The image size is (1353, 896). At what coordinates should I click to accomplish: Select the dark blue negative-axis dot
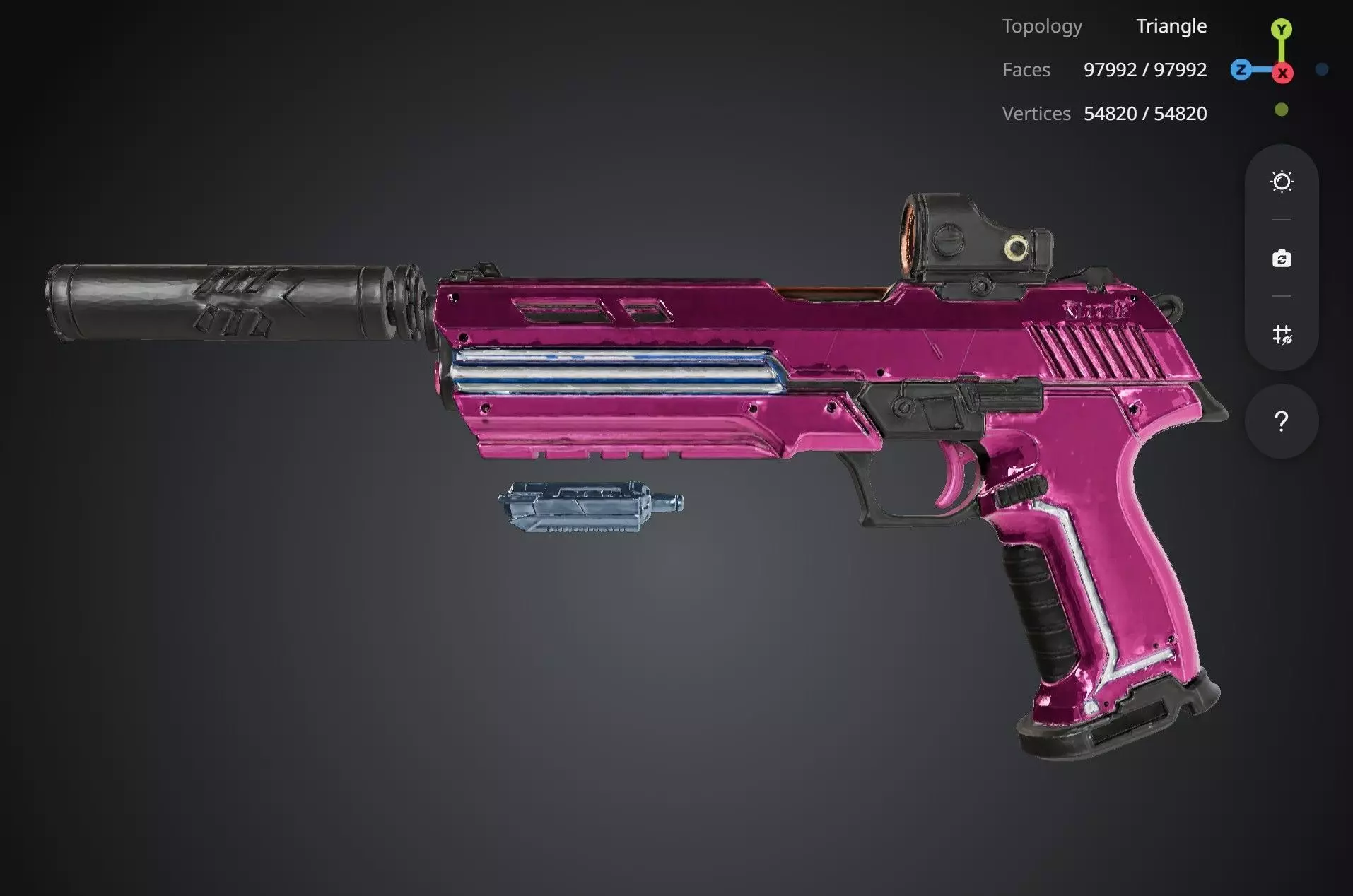pos(1322,69)
